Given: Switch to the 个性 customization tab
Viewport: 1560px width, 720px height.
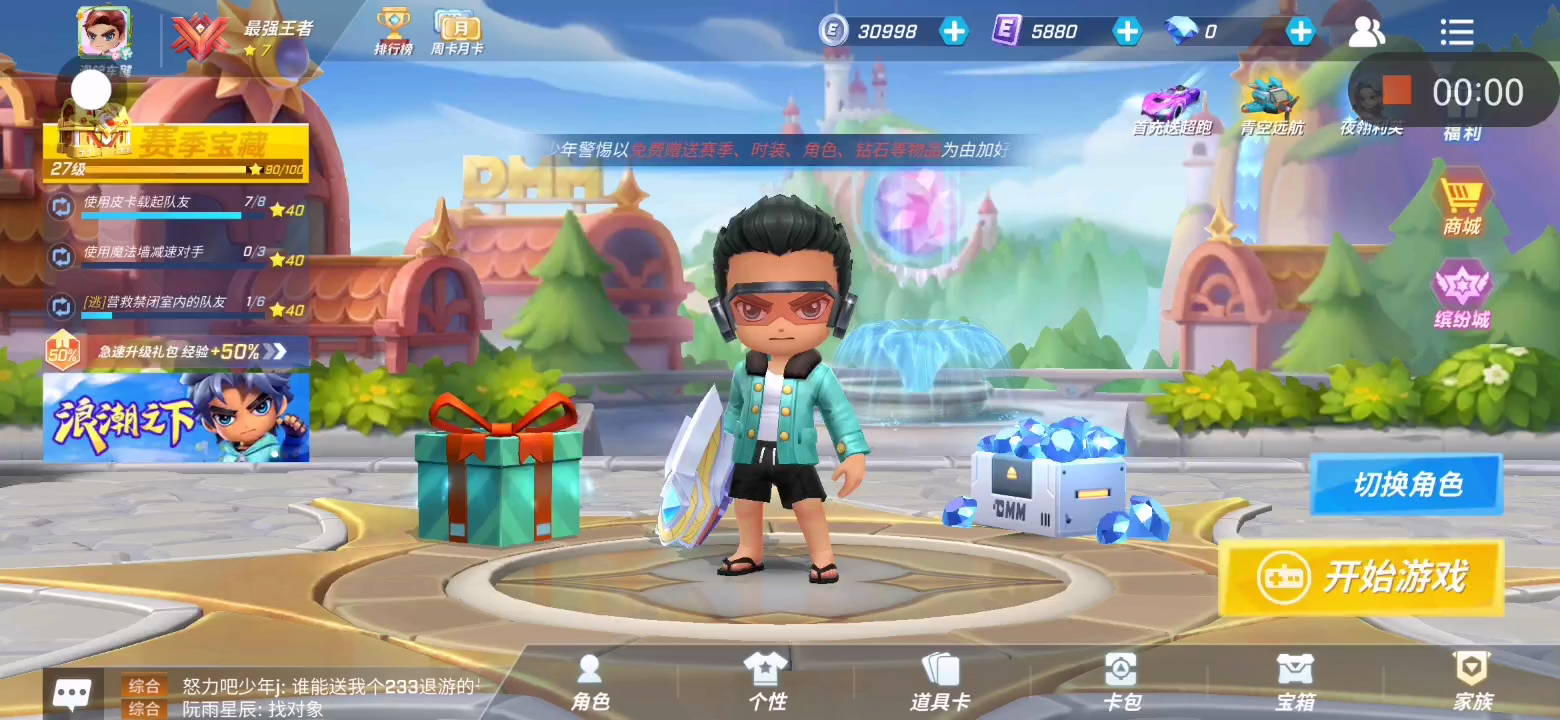Looking at the screenshot, I should (767, 683).
